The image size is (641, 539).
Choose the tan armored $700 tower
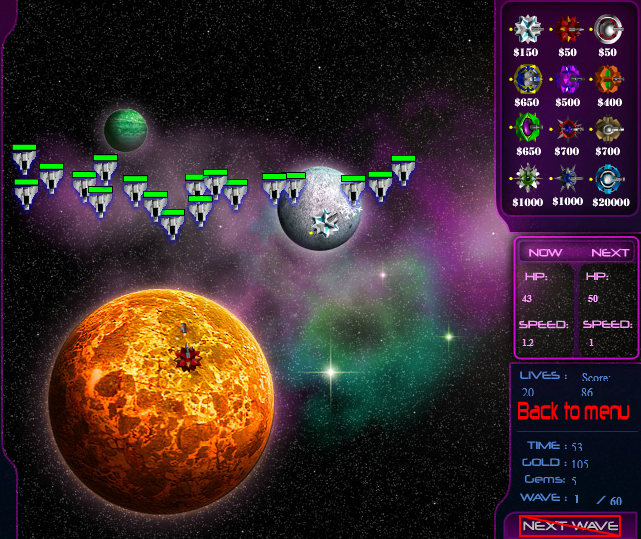[x=608, y=128]
